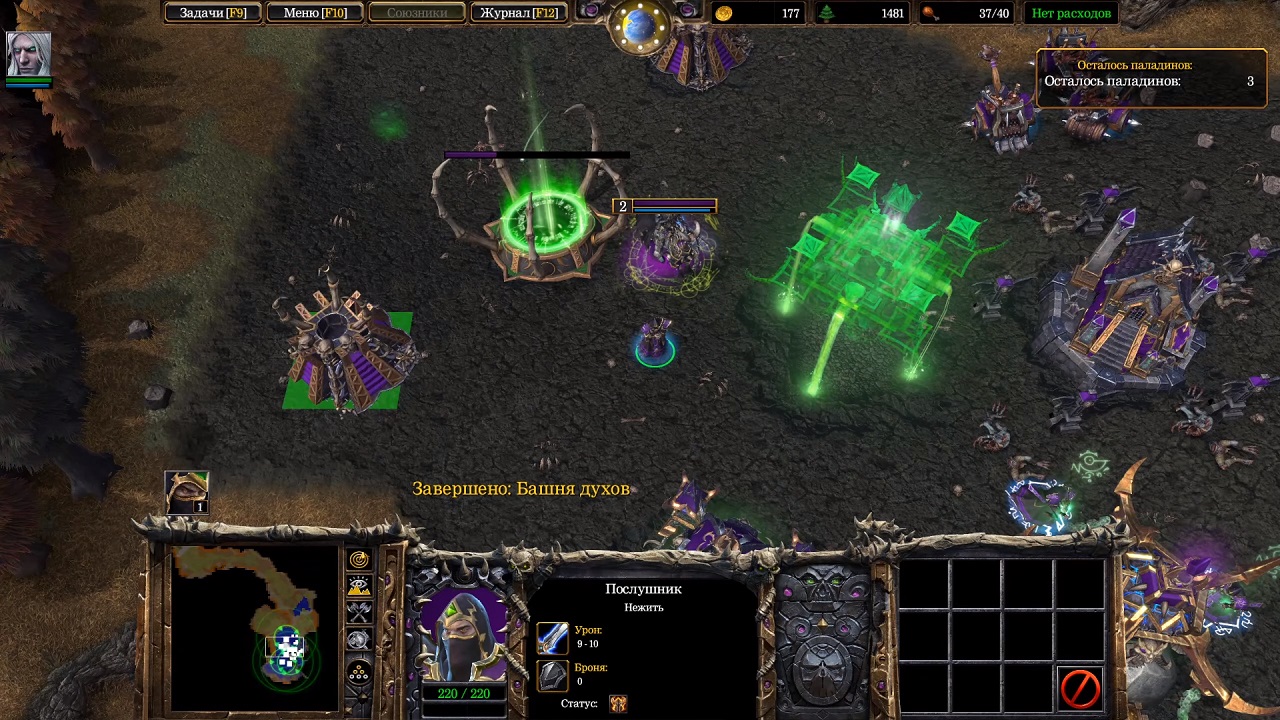Open the Задачи quests menu
This screenshot has height=720, width=1280.
[x=213, y=13]
